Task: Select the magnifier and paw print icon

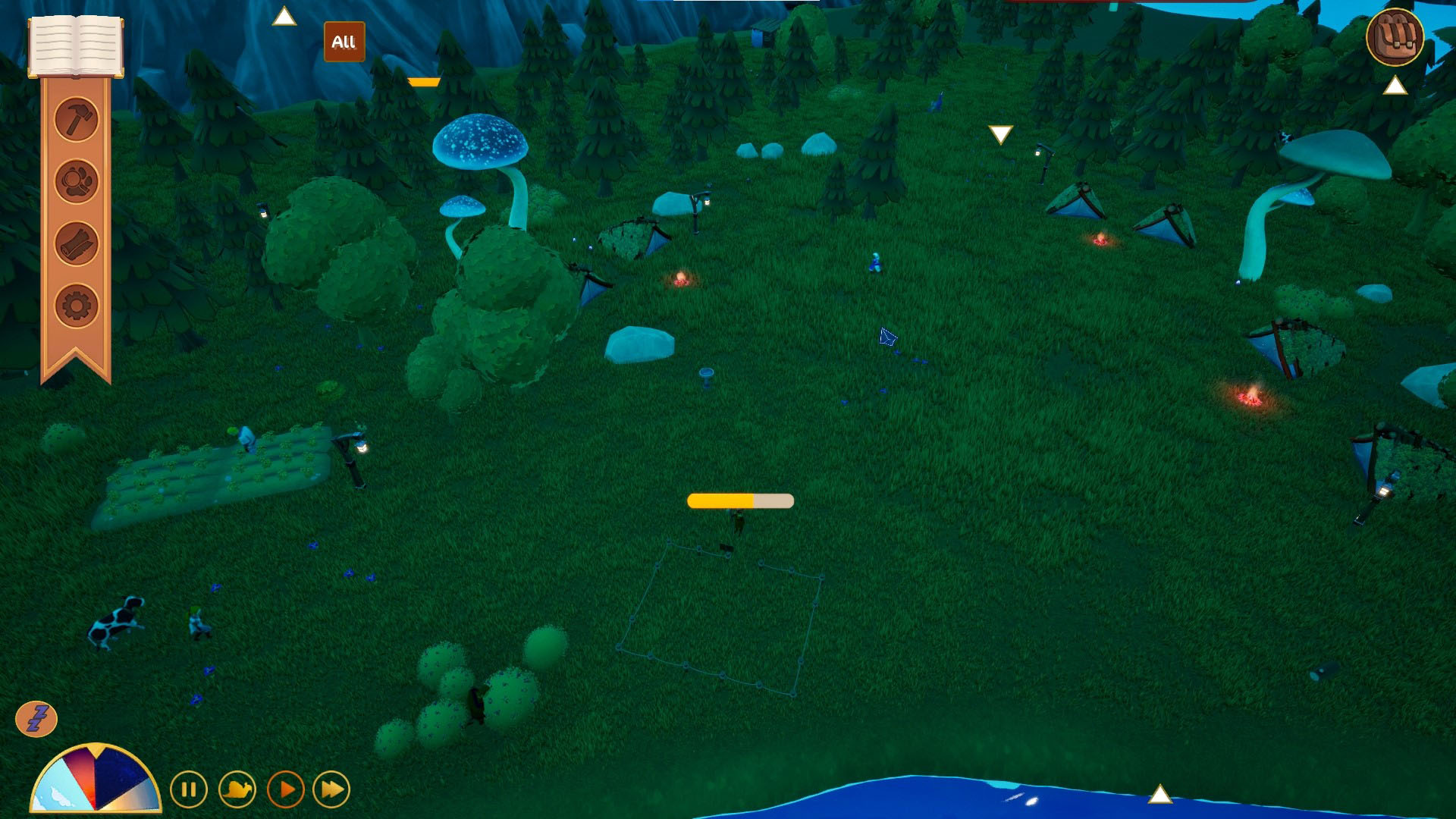Action: pyautogui.click(x=77, y=181)
